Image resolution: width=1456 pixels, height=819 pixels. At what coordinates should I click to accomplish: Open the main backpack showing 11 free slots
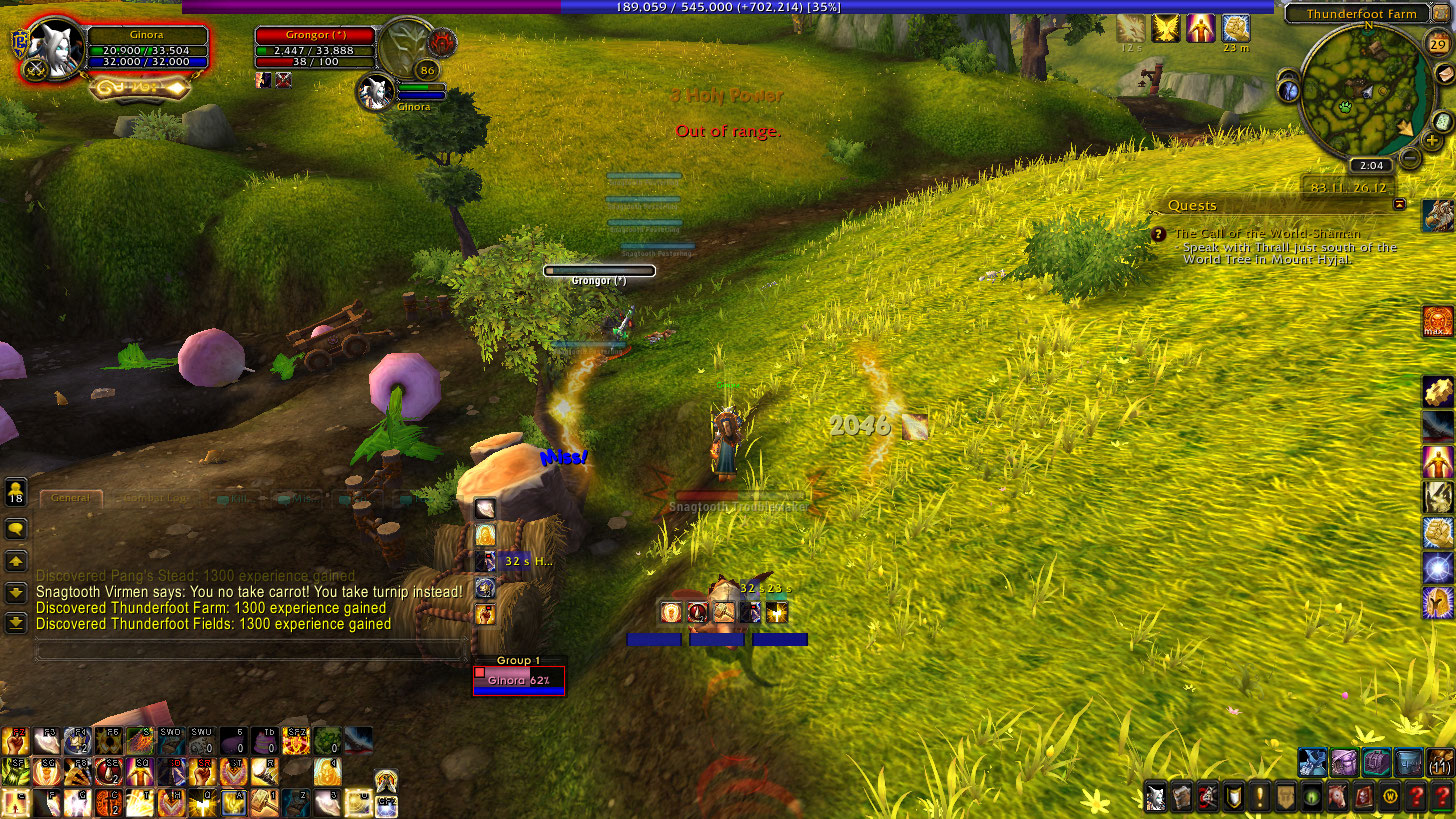[1440, 764]
